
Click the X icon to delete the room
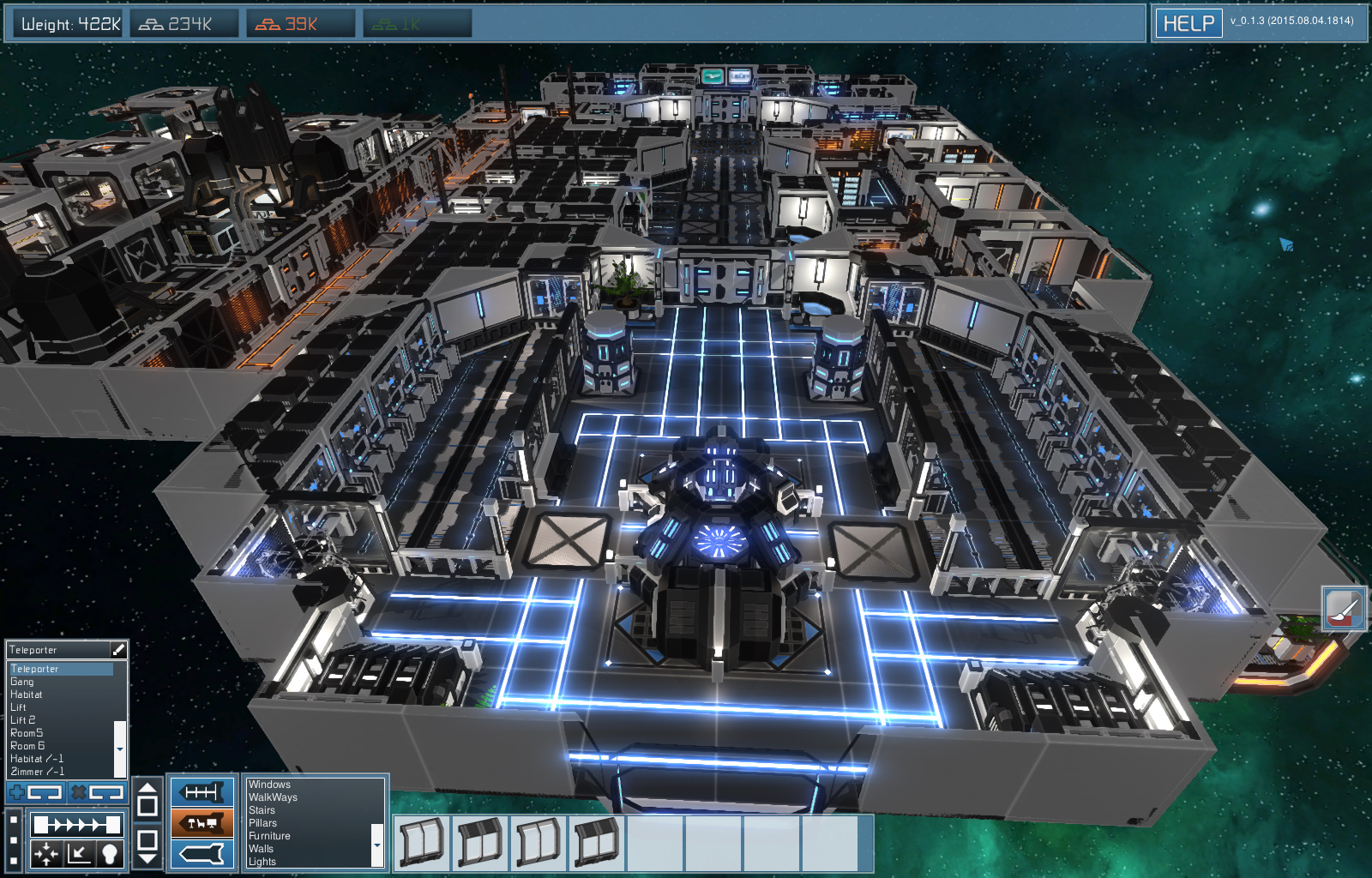tap(80, 791)
